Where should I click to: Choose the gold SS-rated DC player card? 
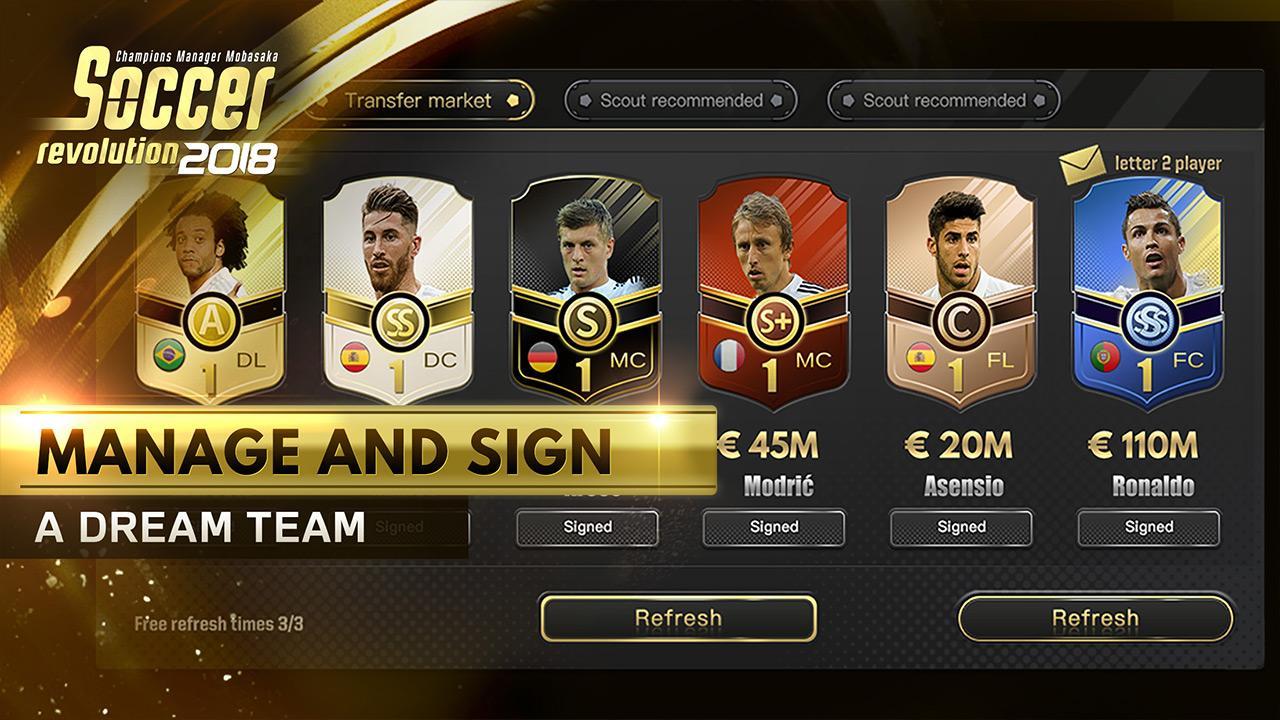coord(398,290)
